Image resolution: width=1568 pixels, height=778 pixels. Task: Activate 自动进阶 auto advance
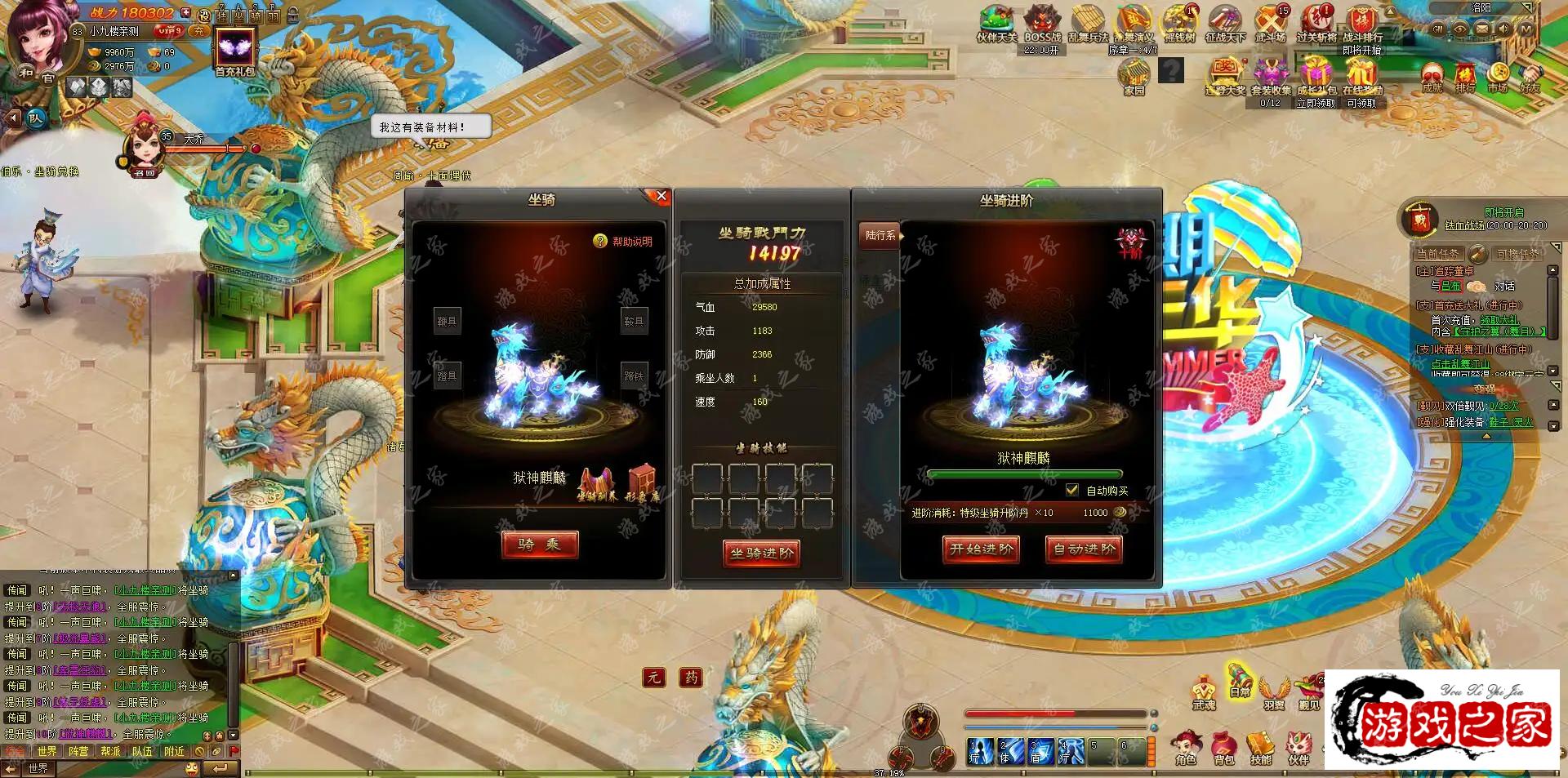click(x=1084, y=549)
